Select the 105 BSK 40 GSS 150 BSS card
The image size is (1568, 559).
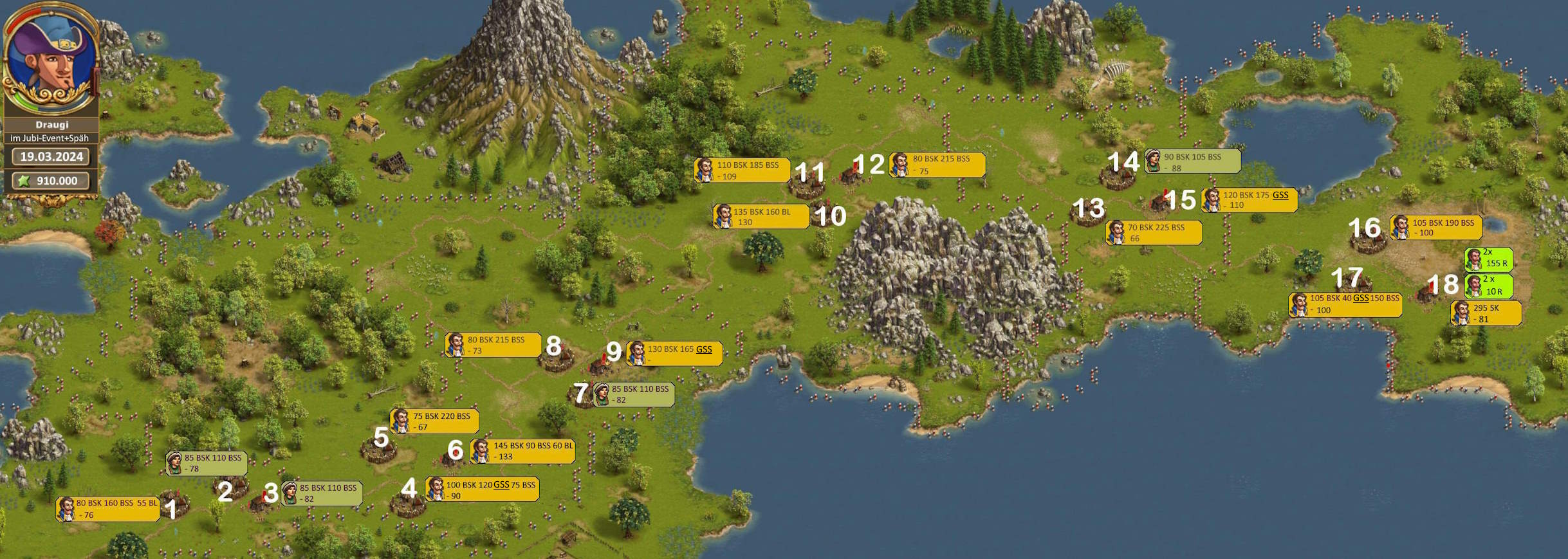tap(1345, 304)
